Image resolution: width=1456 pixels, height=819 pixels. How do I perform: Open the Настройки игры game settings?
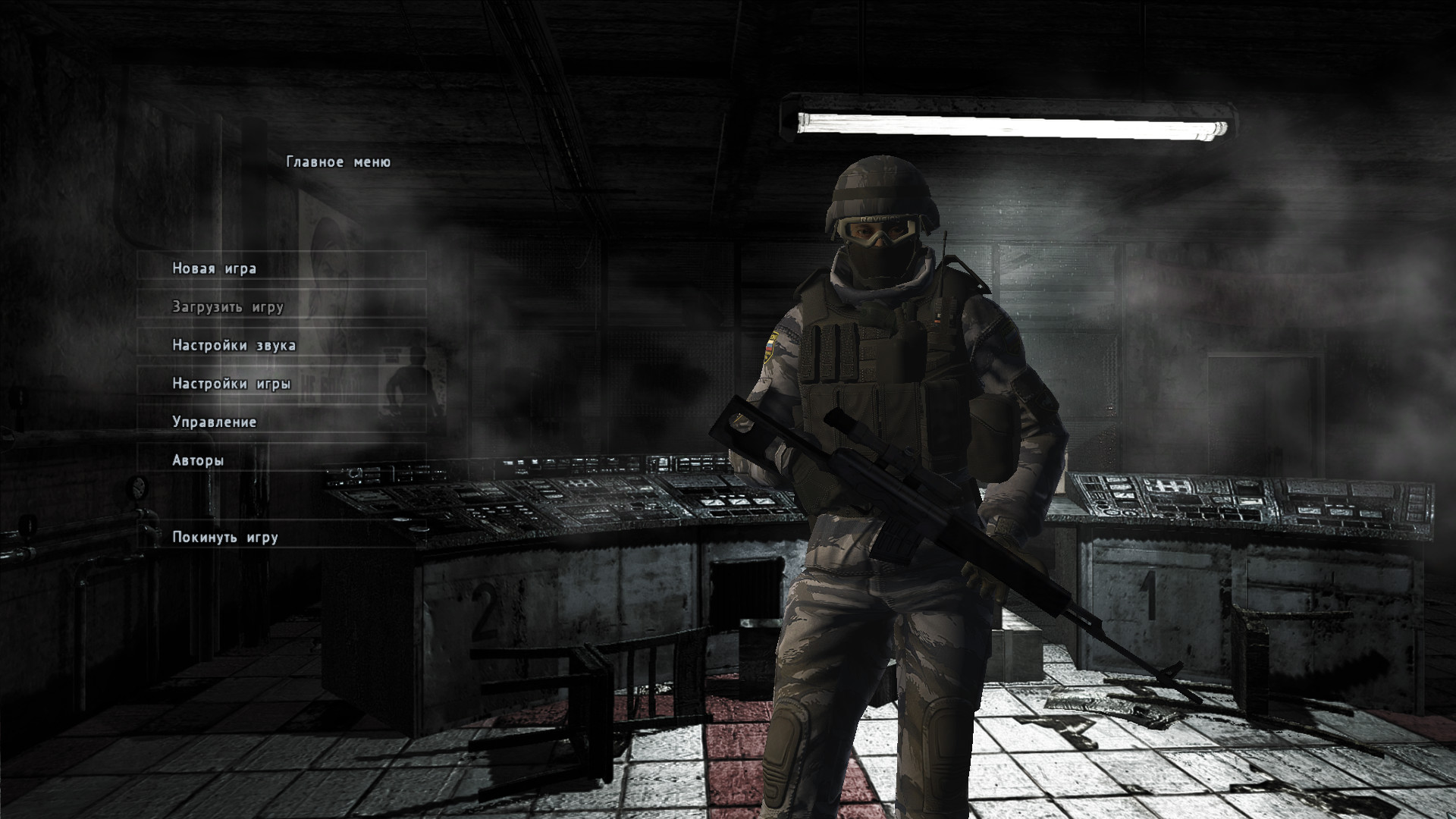coord(231,384)
